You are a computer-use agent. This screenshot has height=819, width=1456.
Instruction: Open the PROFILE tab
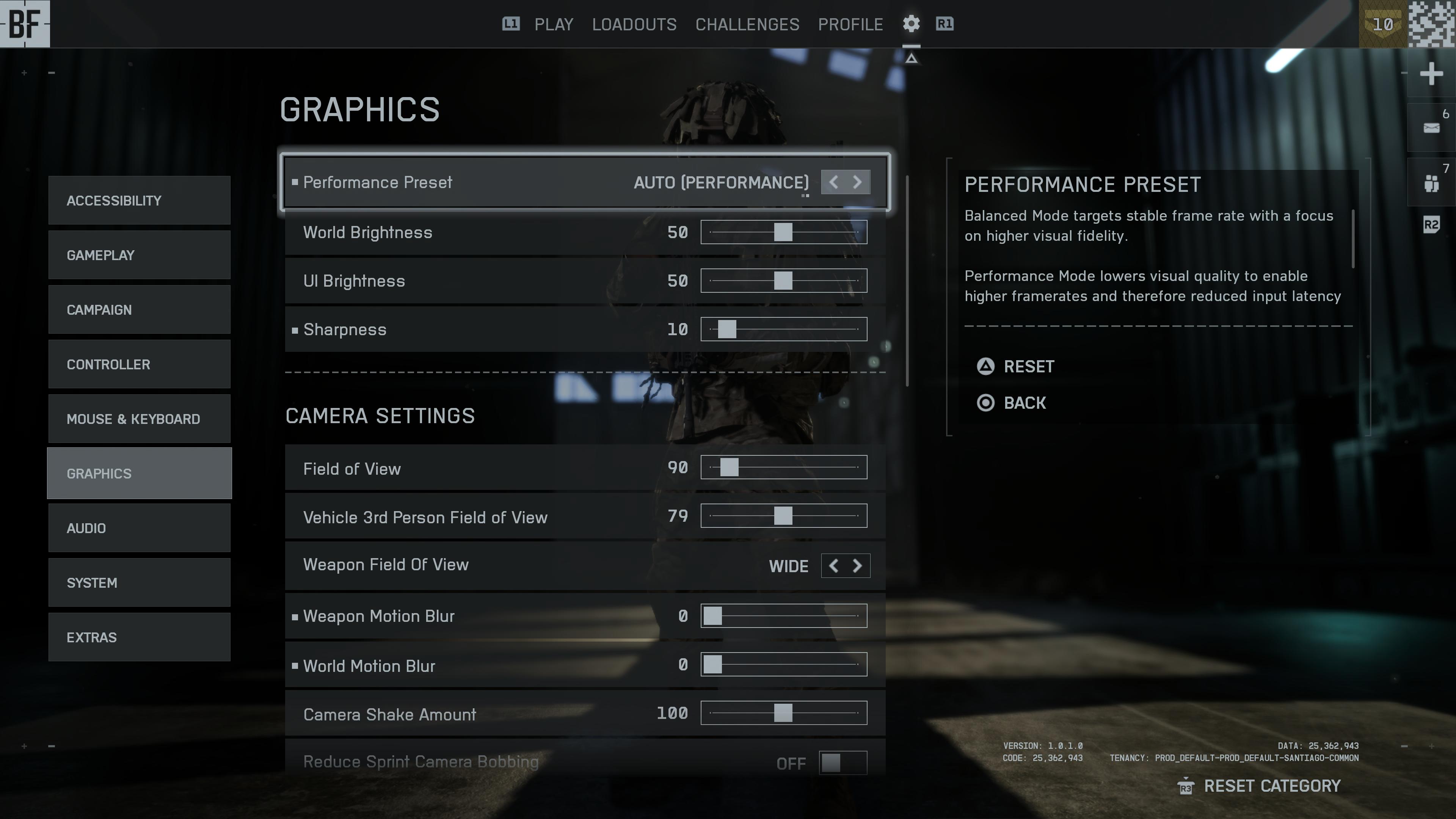(850, 24)
